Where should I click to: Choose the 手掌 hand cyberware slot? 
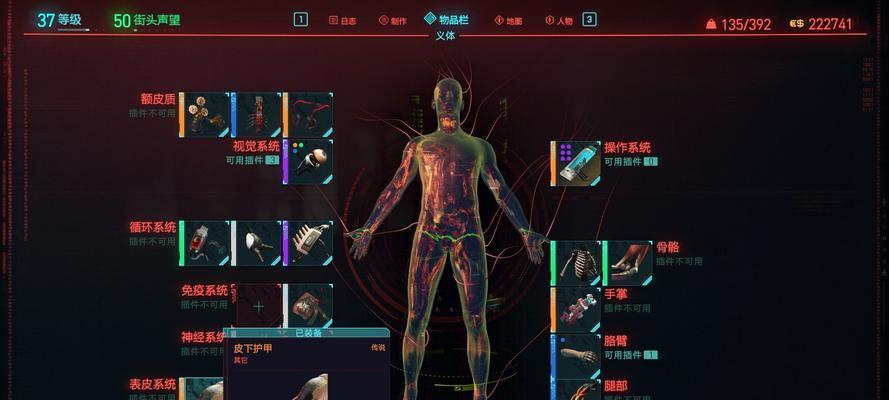tap(577, 309)
